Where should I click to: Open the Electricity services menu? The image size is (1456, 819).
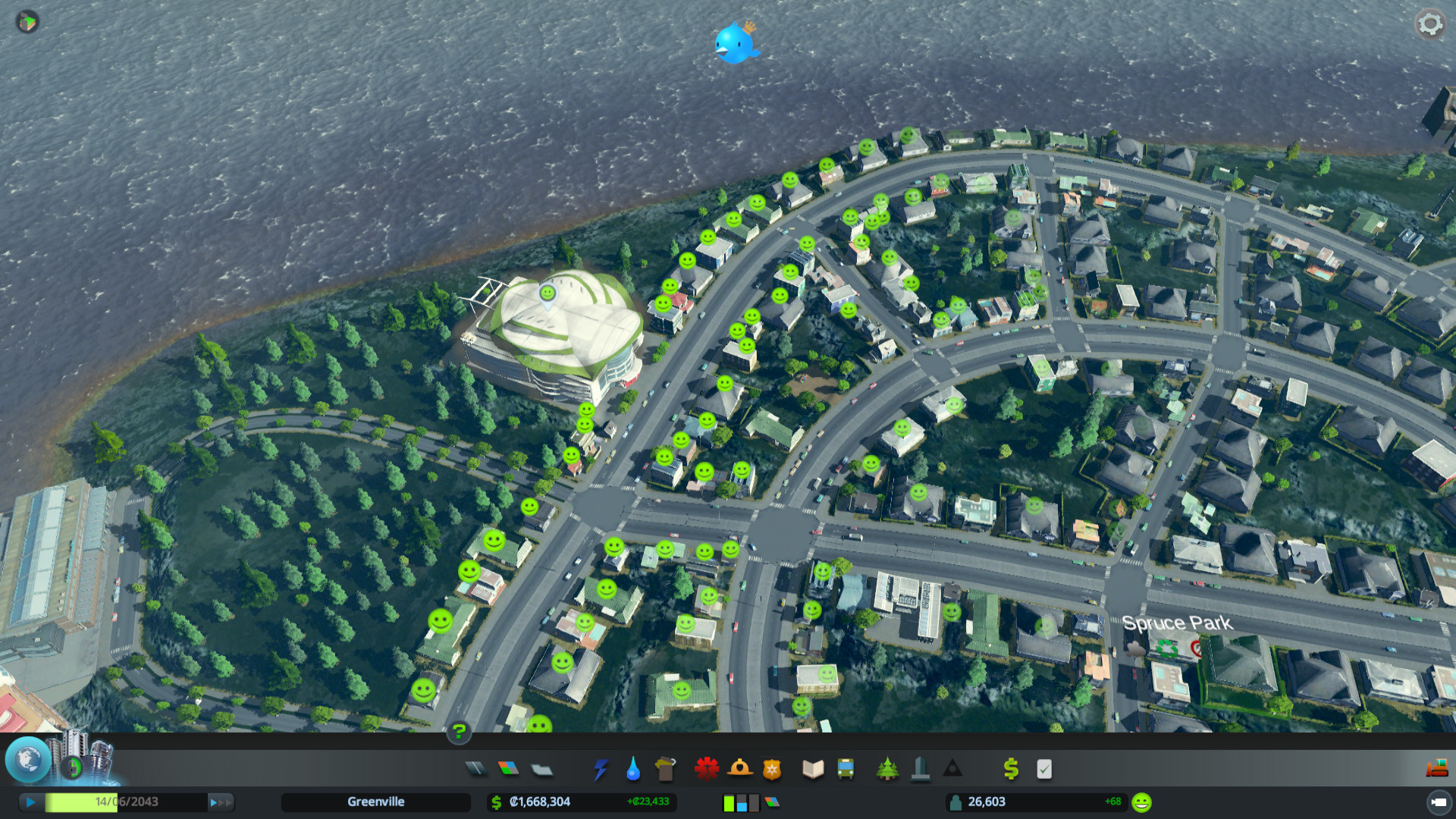tap(599, 768)
